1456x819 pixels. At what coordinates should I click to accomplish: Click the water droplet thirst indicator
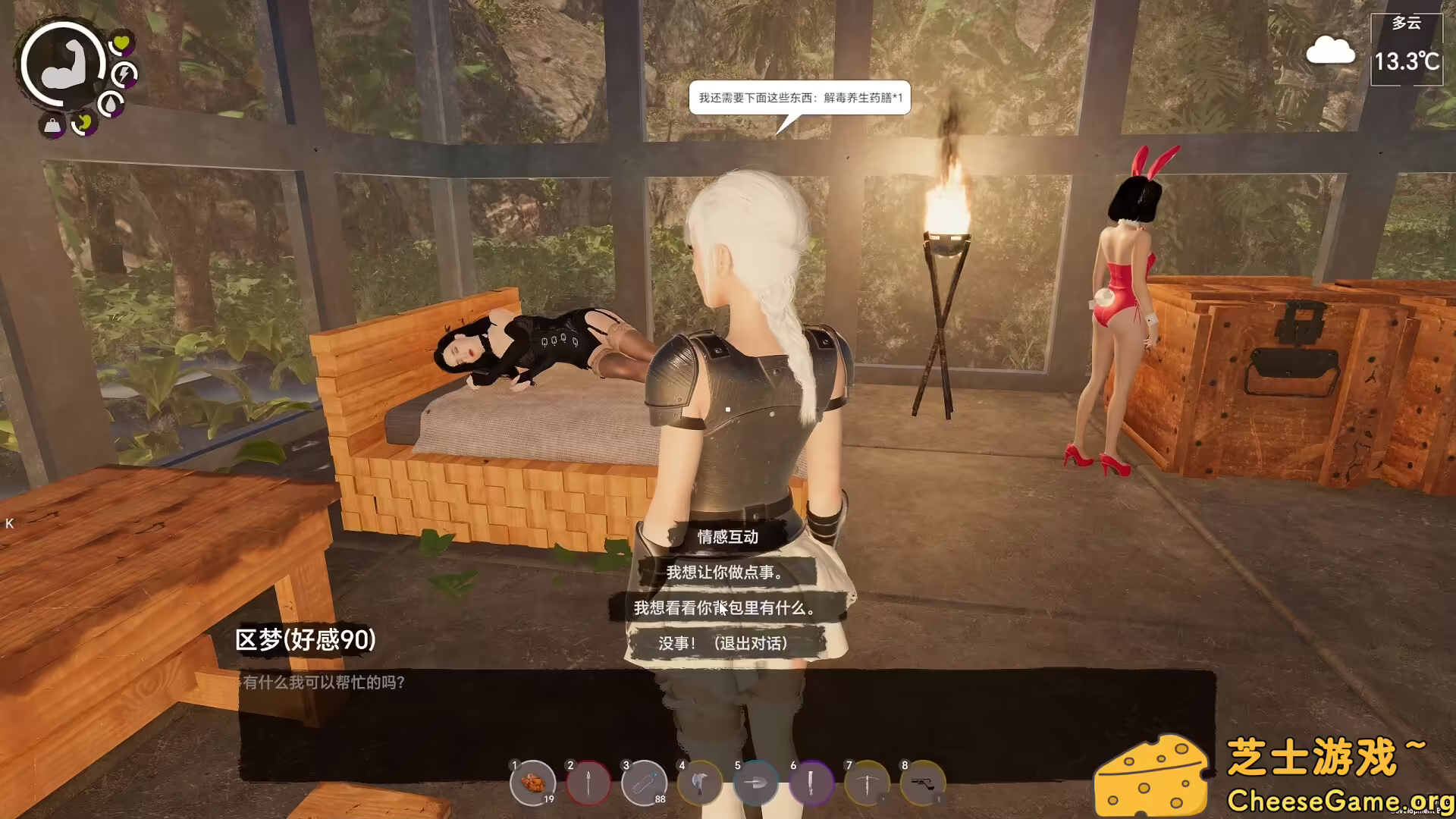click(x=111, y=102)
